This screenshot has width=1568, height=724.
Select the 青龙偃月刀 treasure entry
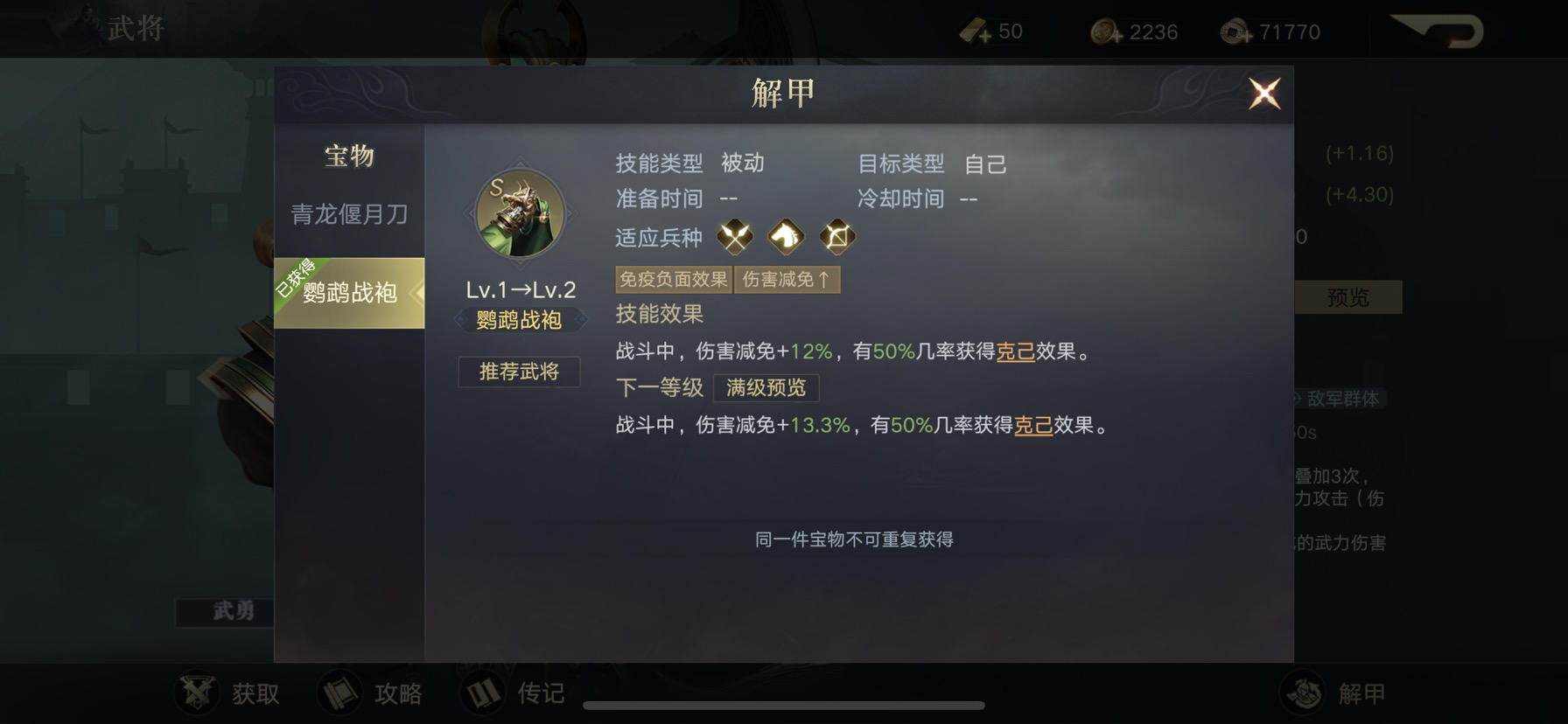pyautogui.click(x=347, y=212)
